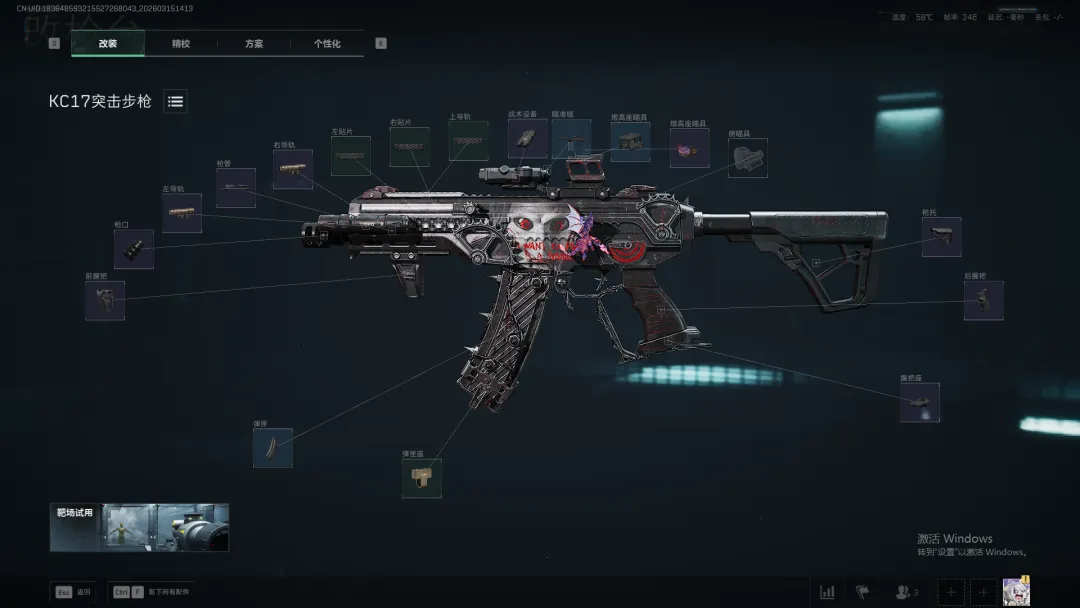
Task: Pick the 右导轨 right rail slot
Action: click(293, 169)
